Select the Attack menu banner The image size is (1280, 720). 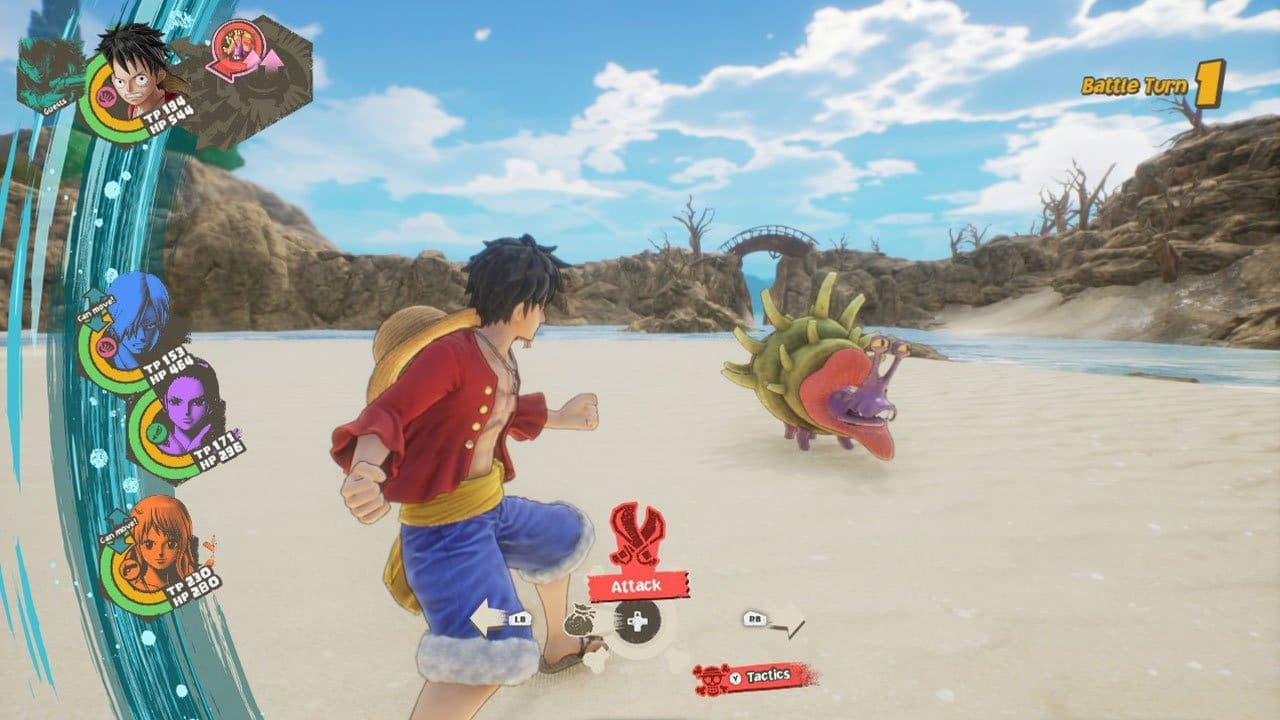[x=637, y=585]
